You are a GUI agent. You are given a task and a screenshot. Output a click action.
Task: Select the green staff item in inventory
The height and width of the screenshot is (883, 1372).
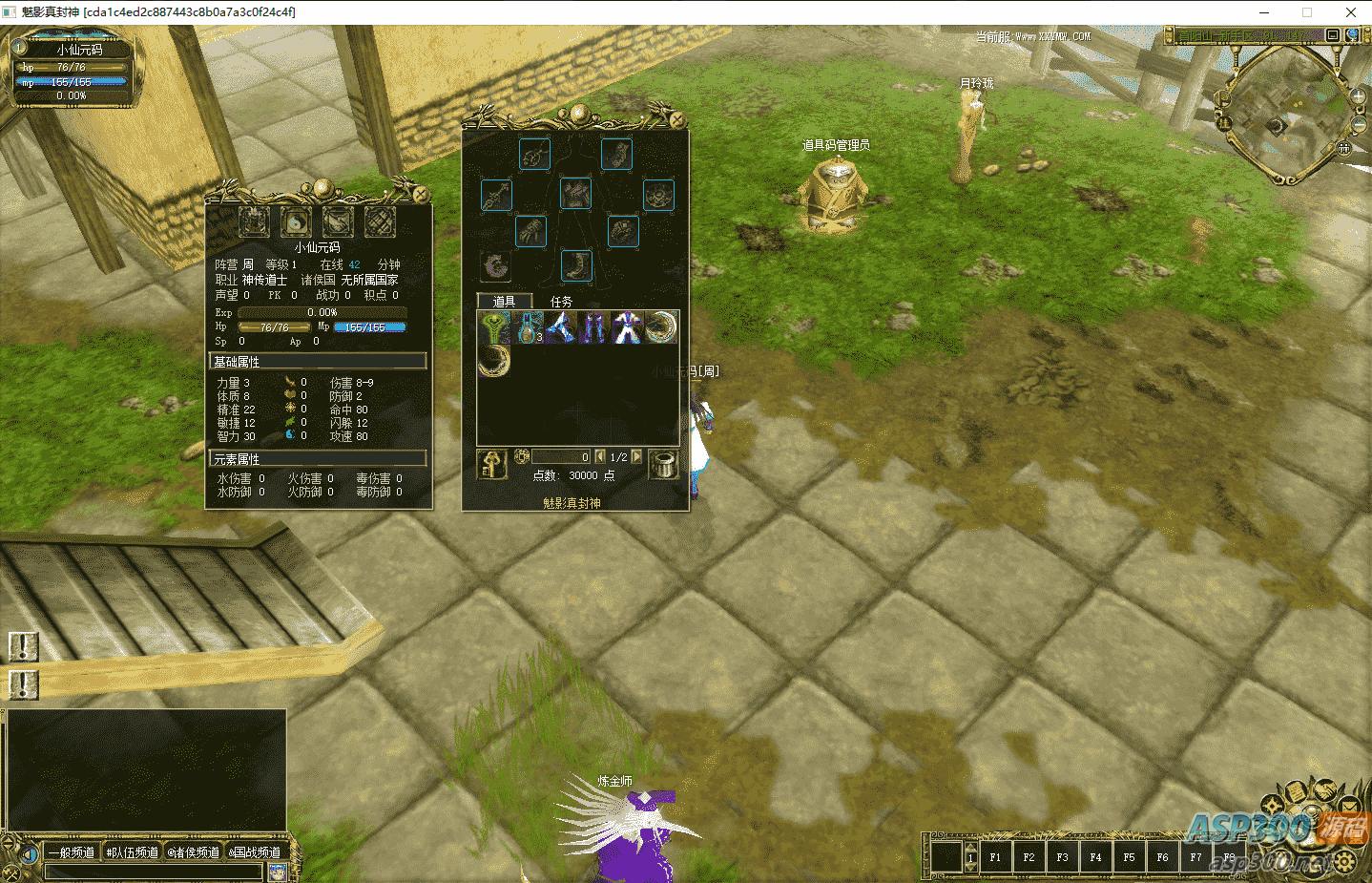point(493,327)
